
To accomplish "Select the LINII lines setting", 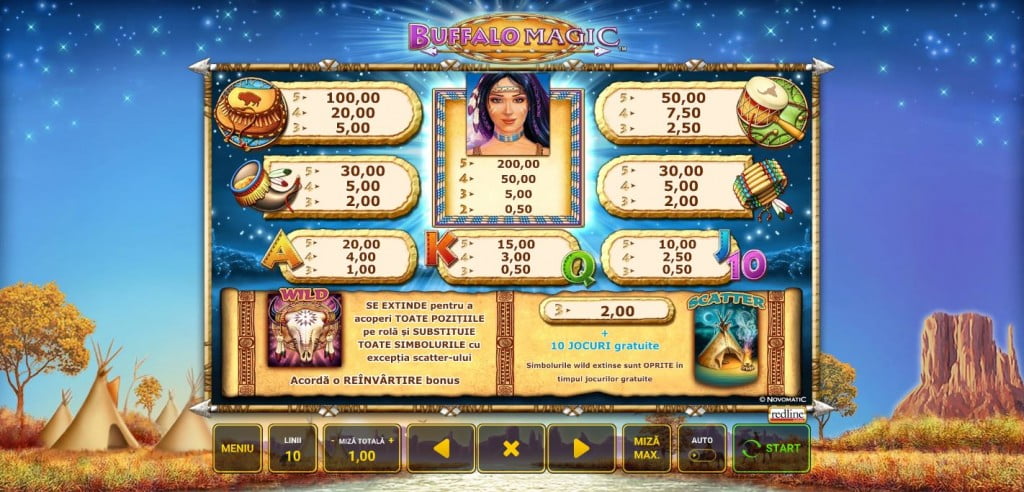I will point(292,448).
